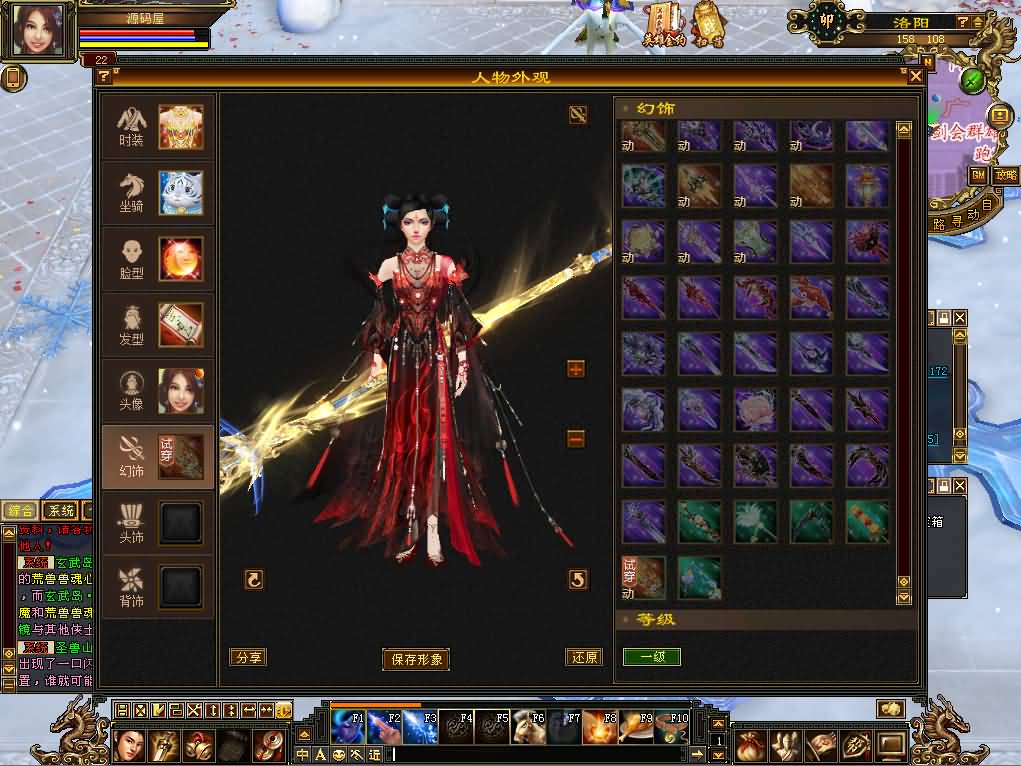
Task: Open the 发型 hairstyle tab
Action: tap(158, 325)
